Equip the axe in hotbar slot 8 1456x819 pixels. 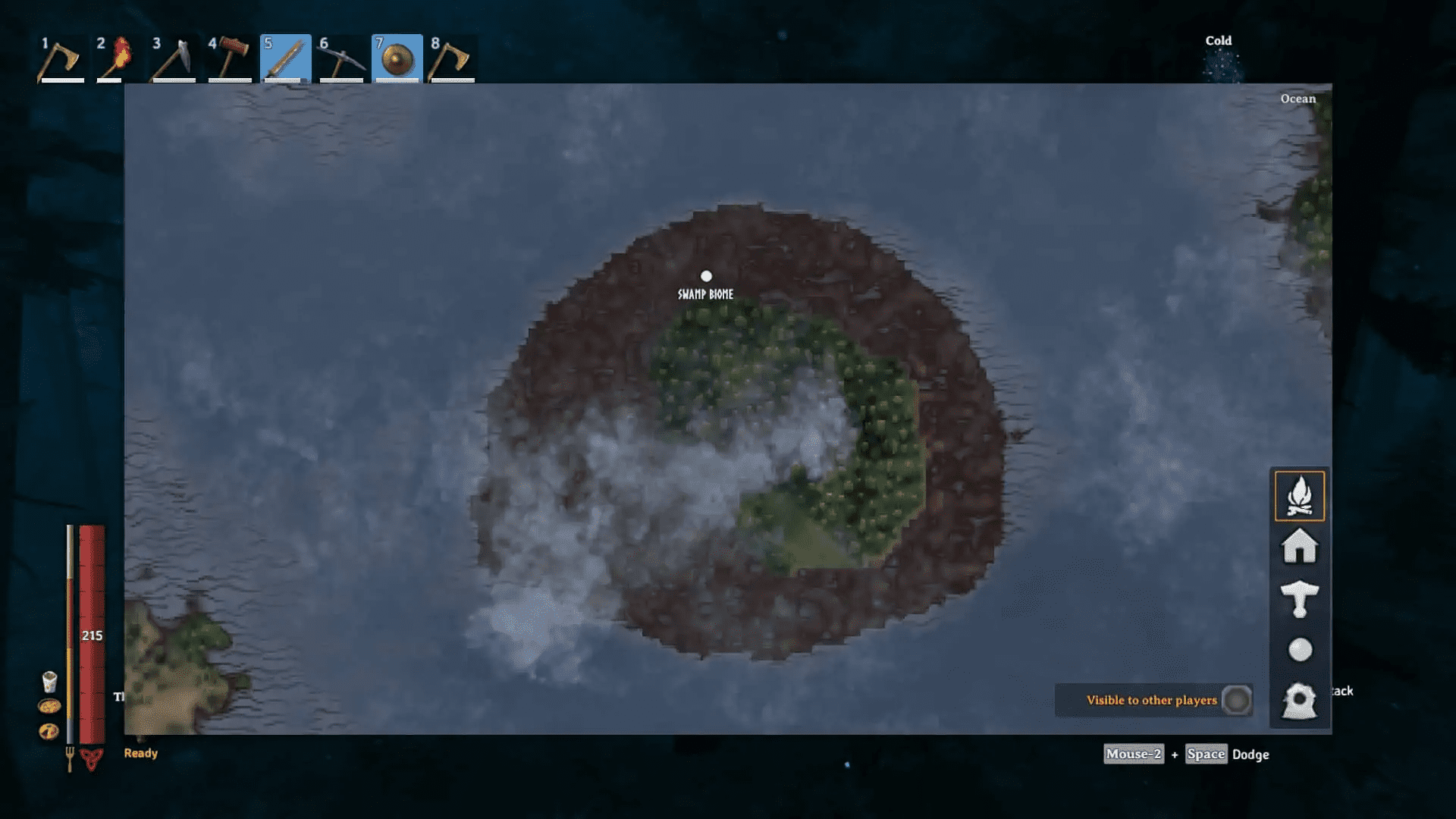(453, 59)
